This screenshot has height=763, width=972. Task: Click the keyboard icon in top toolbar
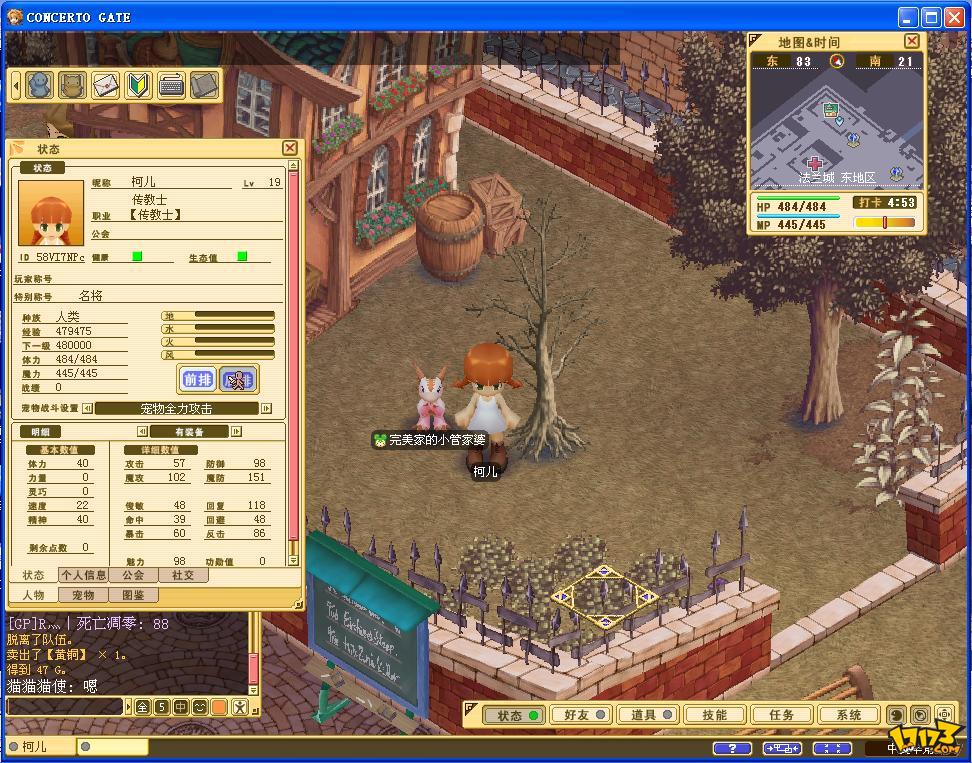[x=171, y=85]
